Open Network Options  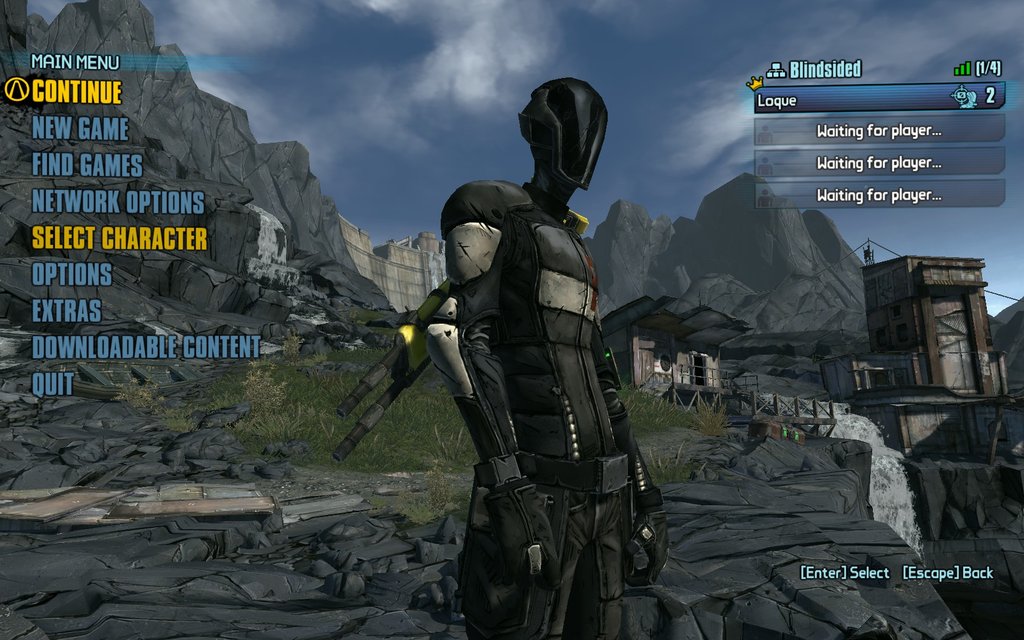click(x=118, y=202)
